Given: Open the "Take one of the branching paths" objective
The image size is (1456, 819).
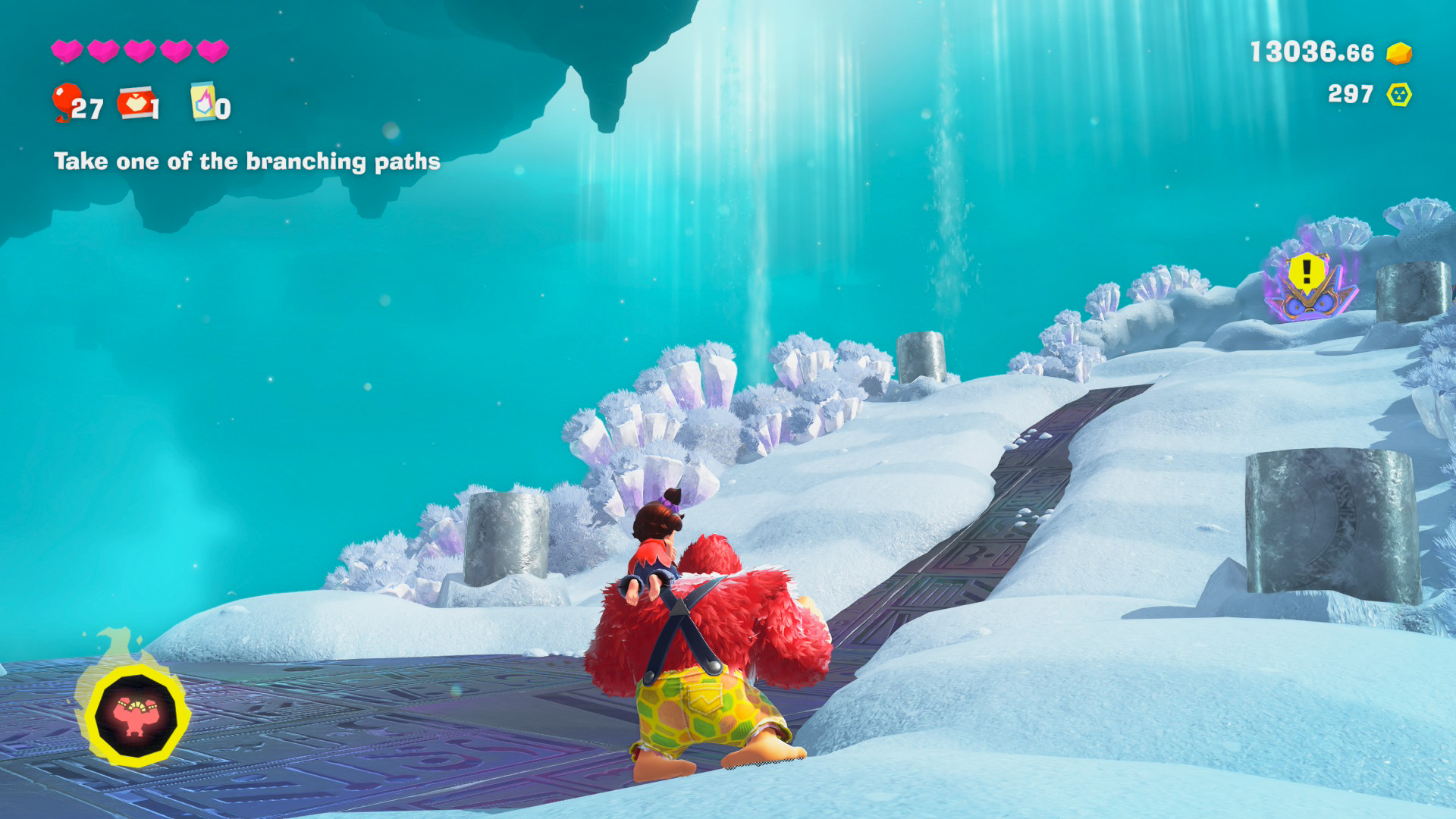Looking at the screenshot, I should click(246, 162).
